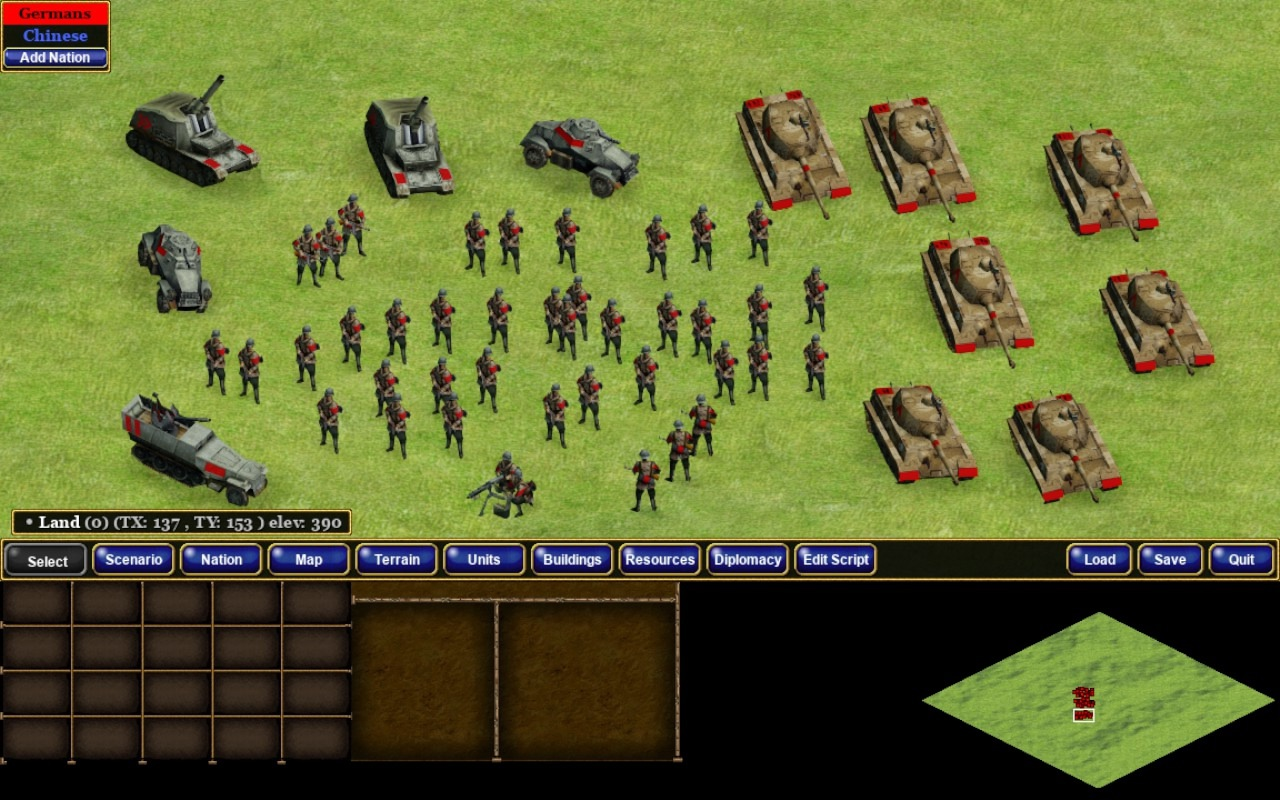Save the current scenario

1170,559
